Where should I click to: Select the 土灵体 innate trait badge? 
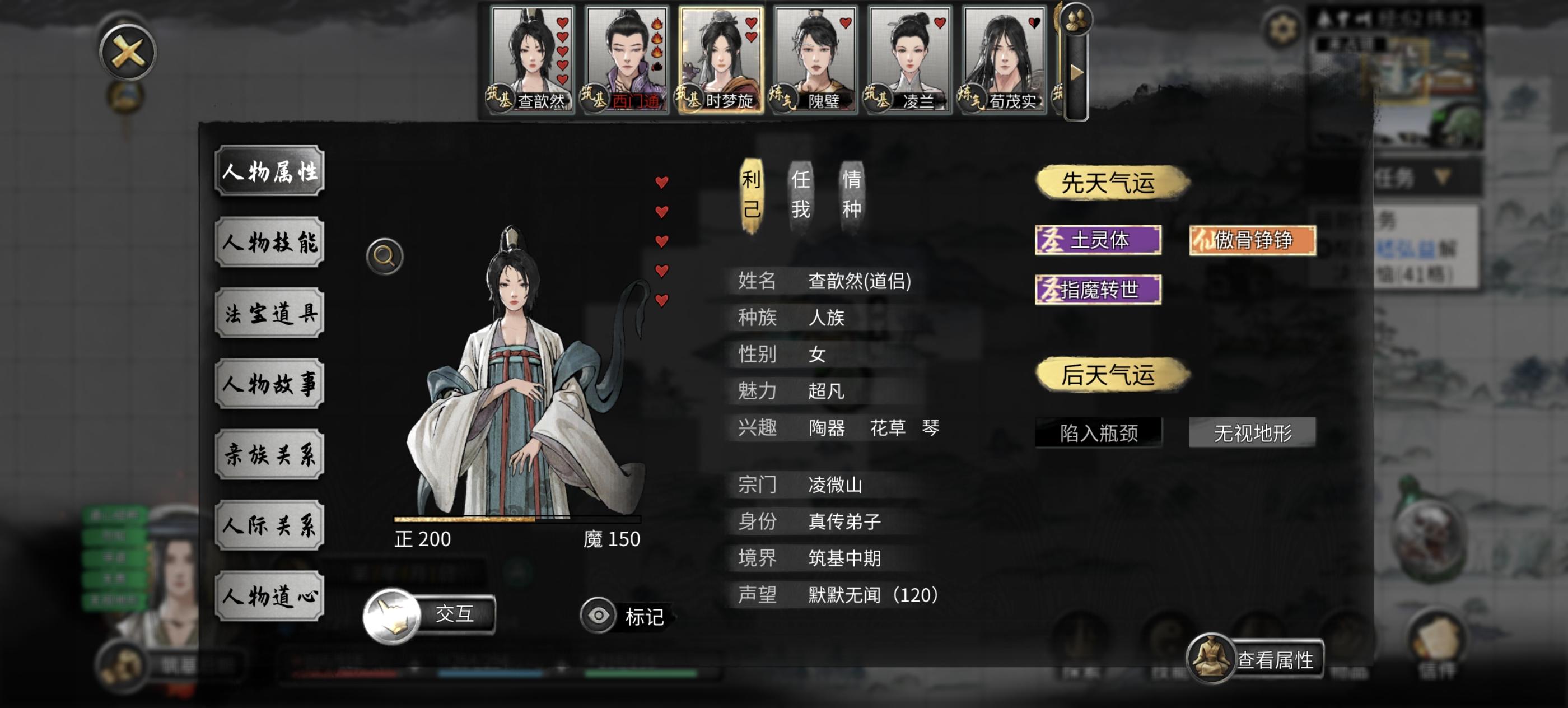(1099, 240)
